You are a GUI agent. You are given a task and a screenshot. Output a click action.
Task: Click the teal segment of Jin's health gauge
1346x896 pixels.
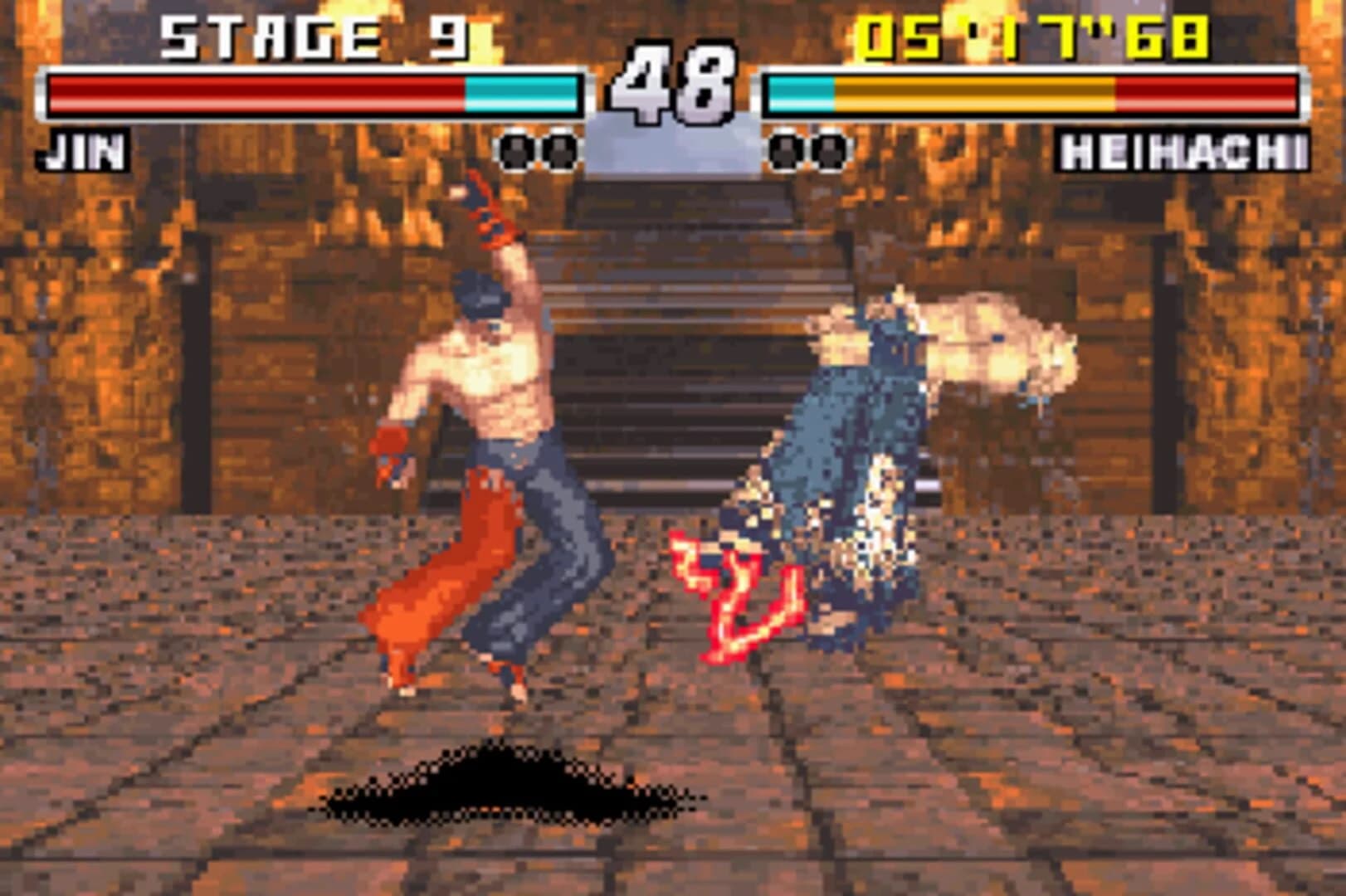tap(523, 93)
